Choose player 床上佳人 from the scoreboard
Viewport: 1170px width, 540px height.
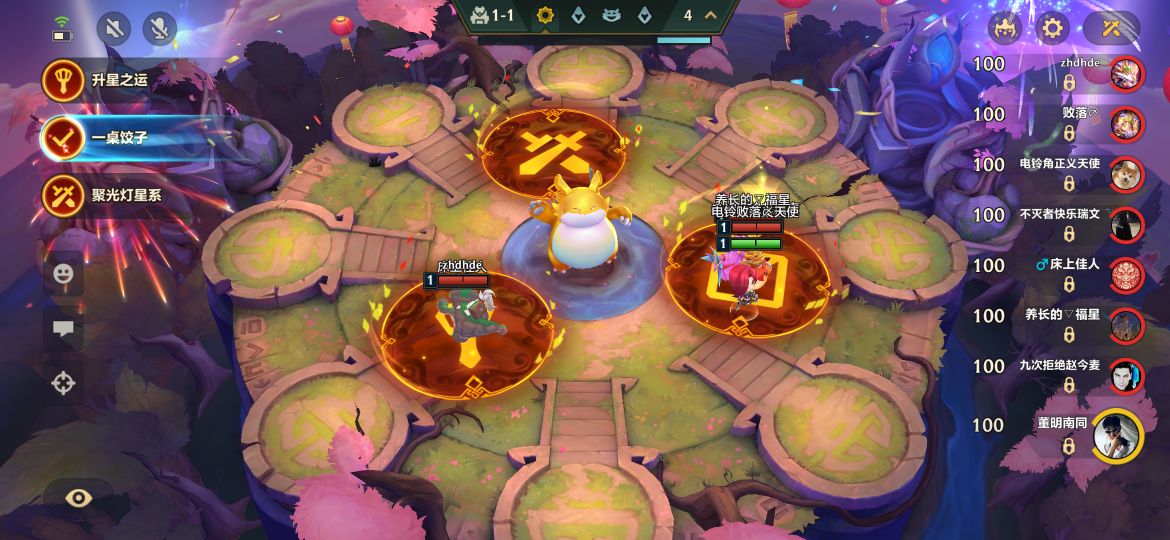tap(1127, 274)
